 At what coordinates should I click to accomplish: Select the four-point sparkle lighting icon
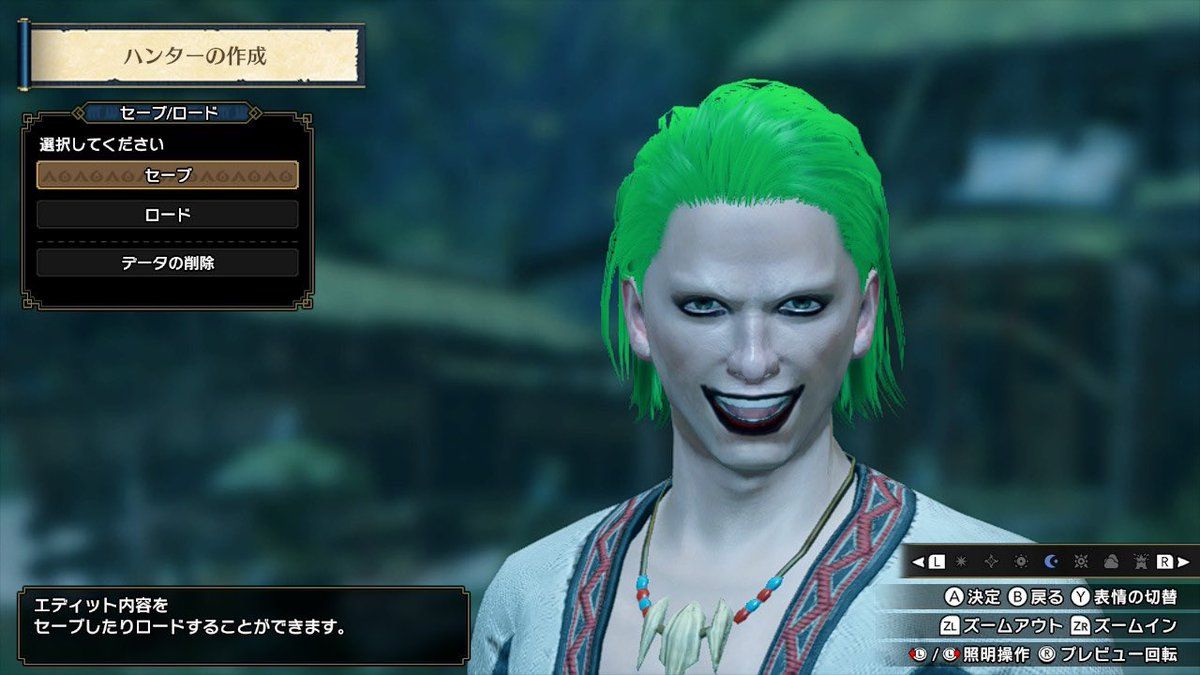pyautogui.click(x=992, y=562)
